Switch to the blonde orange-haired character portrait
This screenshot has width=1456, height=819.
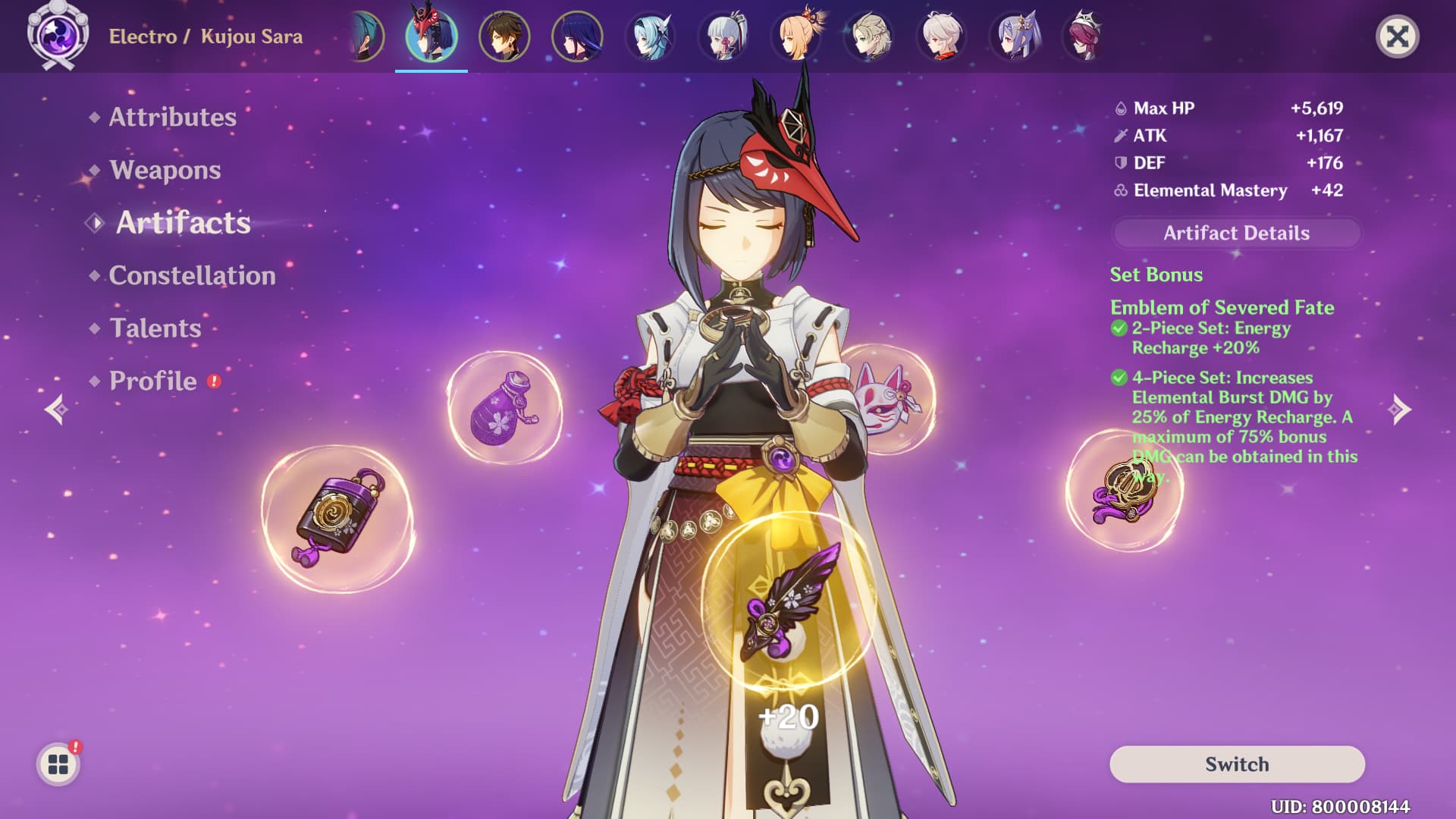click(796, 36)
